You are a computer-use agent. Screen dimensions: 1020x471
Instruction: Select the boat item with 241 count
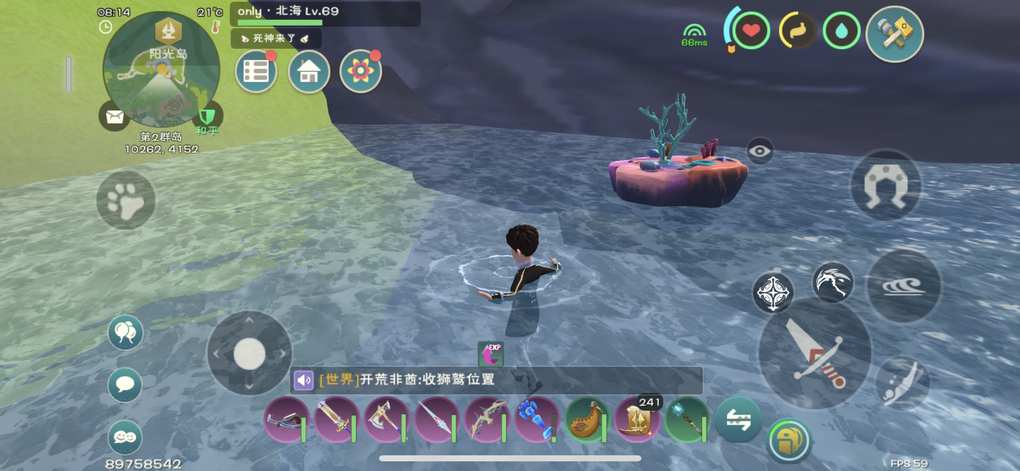point(636,419)
